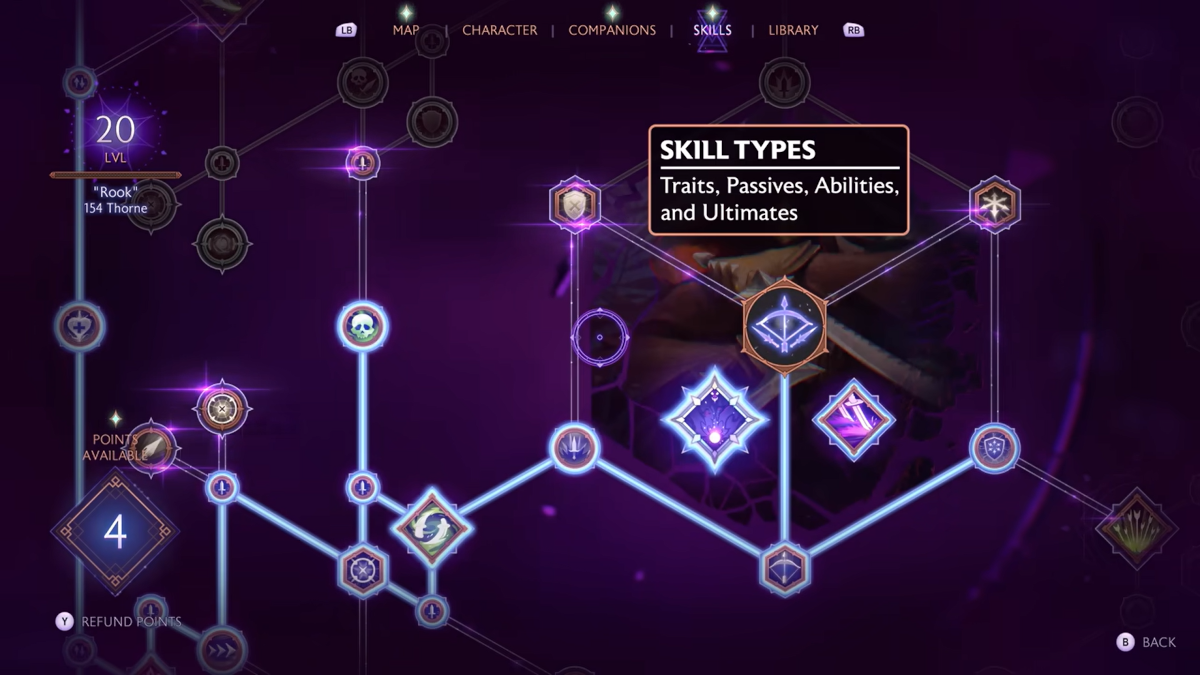Choose the green skull skill node
This screenshot has width=1200, height=675.
[362, 326]
